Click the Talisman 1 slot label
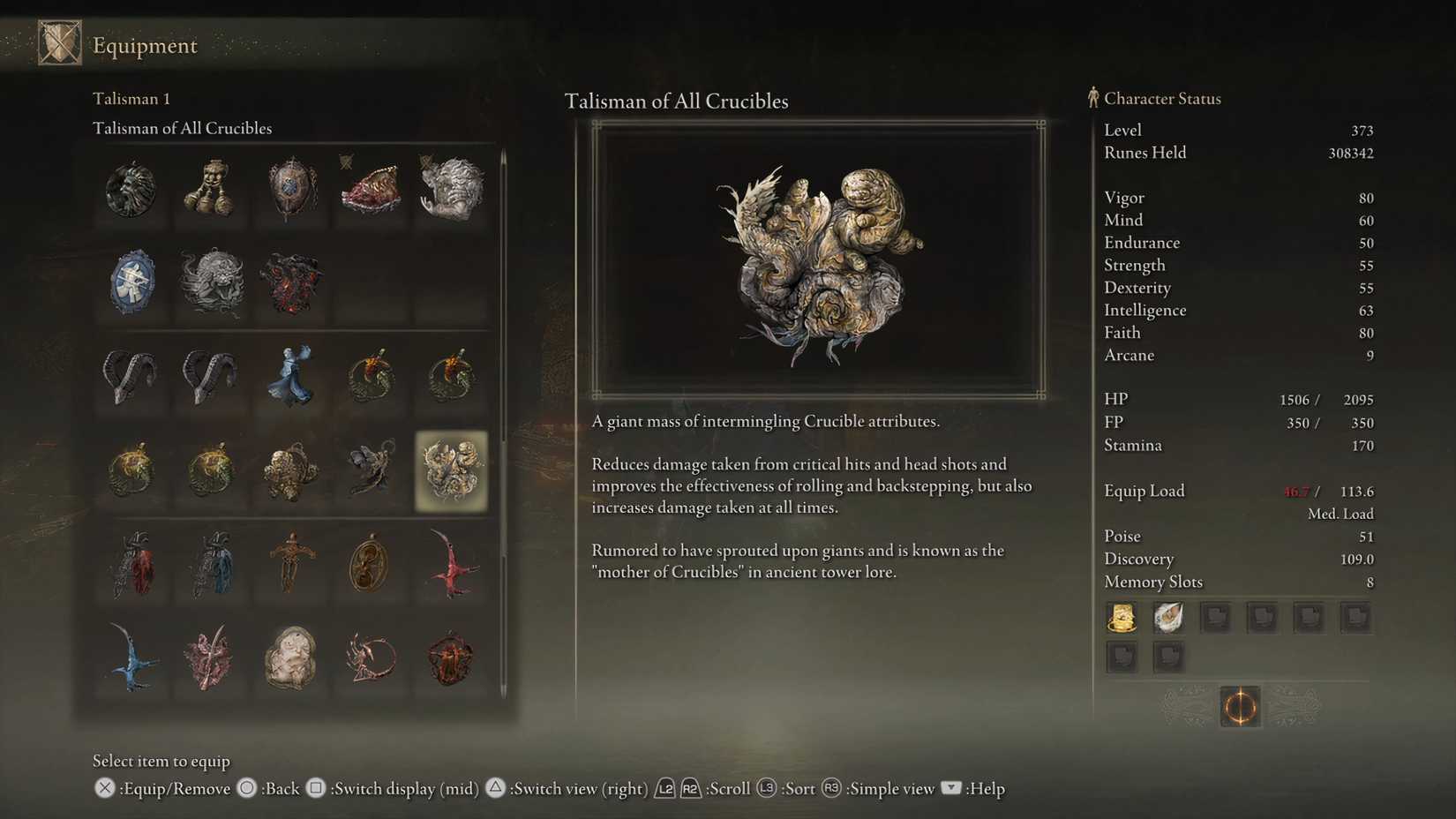1456x819 pixels. coord(131,98)
